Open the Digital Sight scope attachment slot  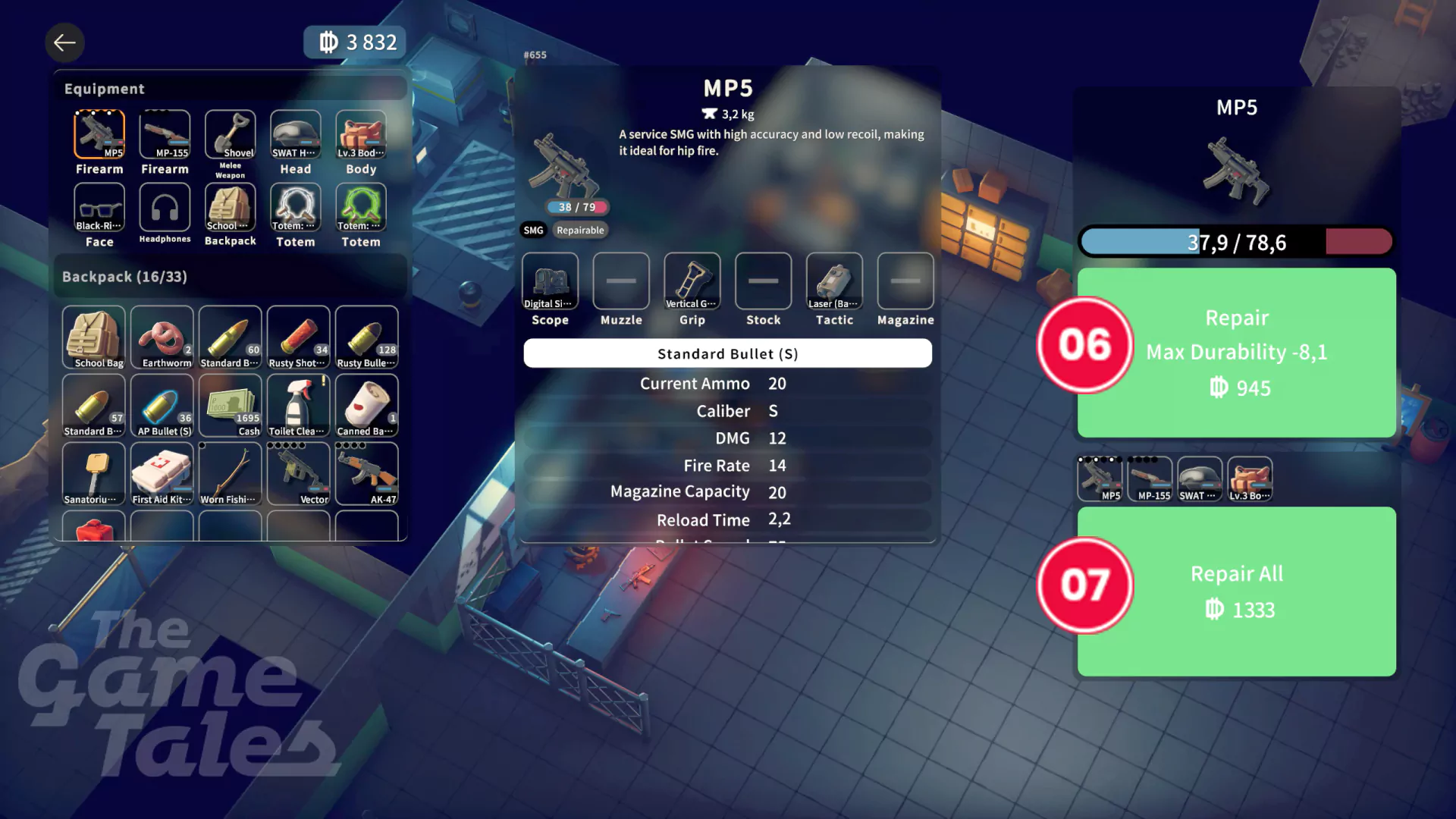550,281
